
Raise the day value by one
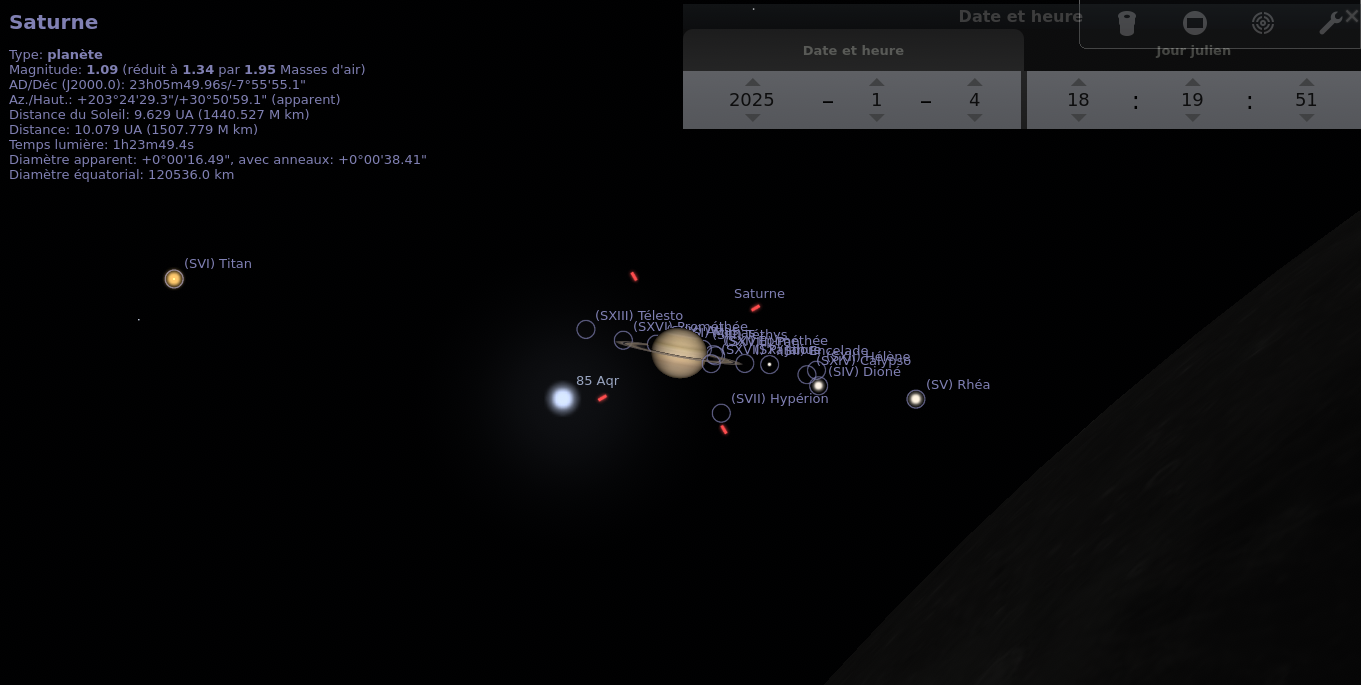[974, 83]
